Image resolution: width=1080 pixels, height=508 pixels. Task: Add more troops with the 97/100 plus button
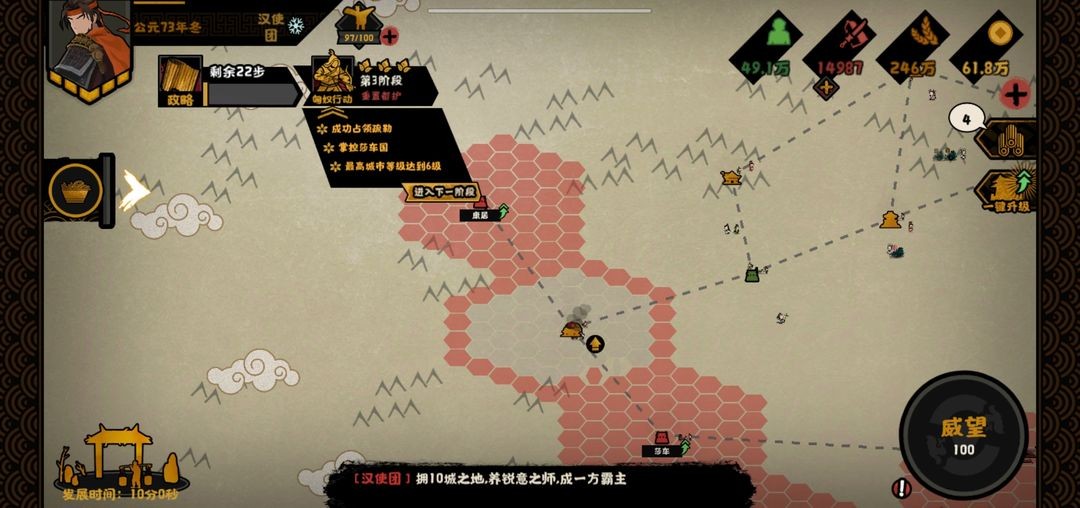point(389,36)
